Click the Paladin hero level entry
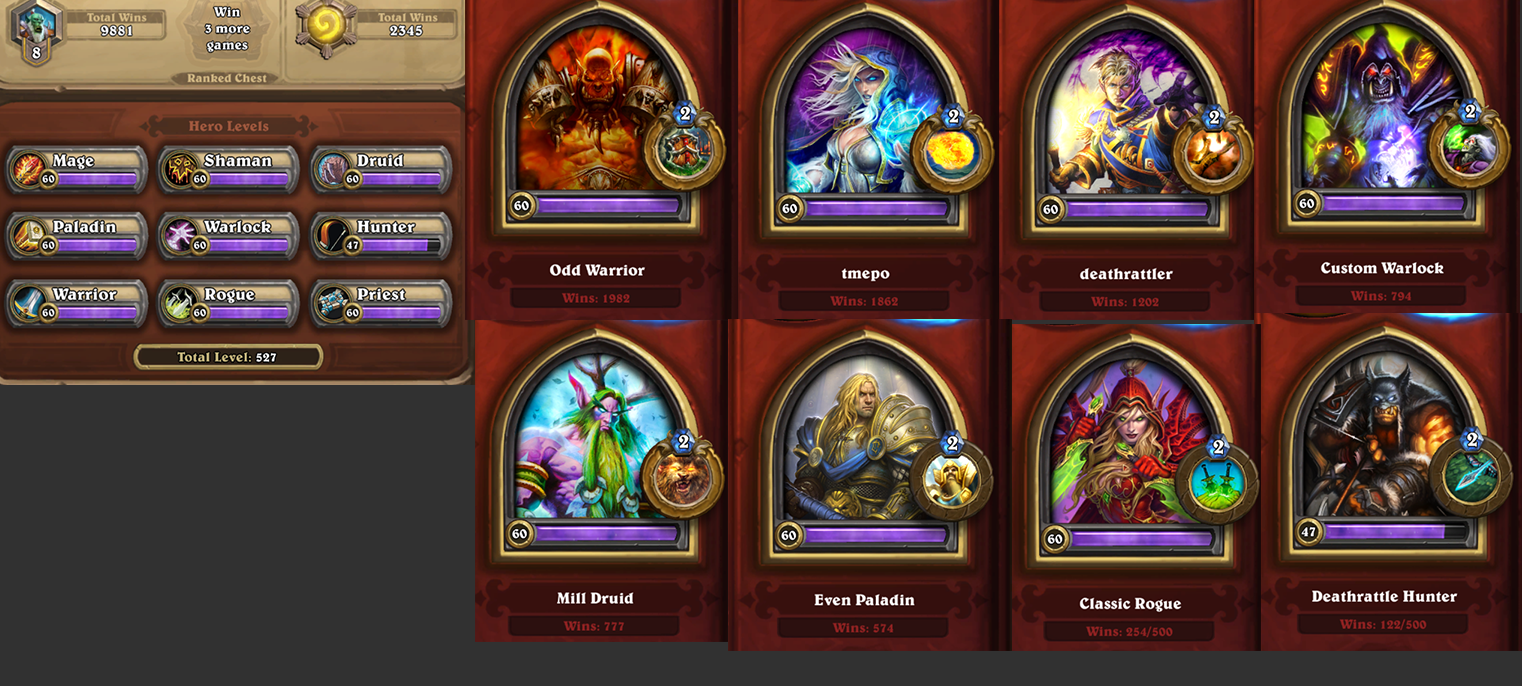 pyautogui.click(x=77, y=235)
